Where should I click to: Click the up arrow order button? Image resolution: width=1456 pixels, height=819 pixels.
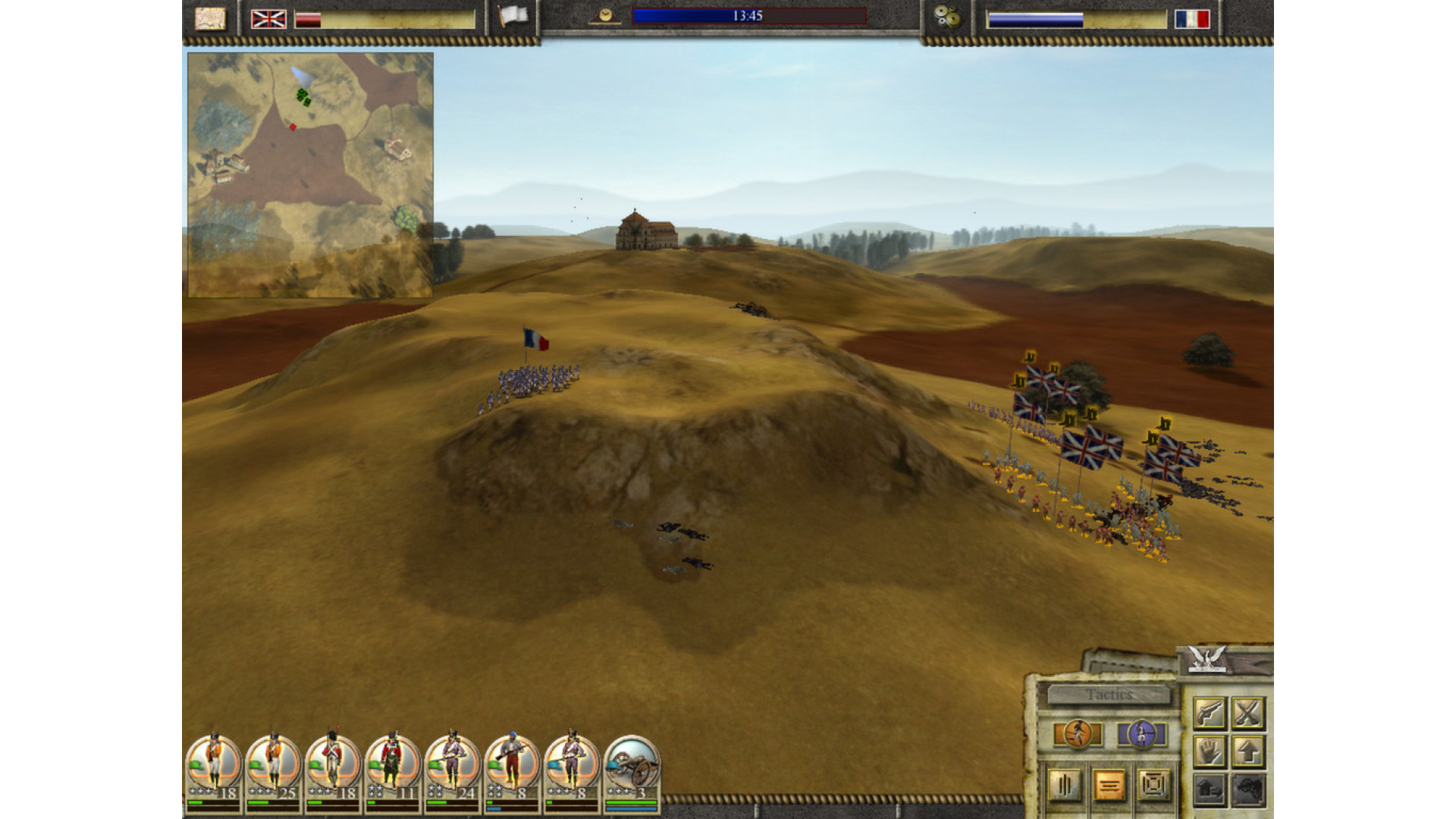click(x=1247, y=752)
